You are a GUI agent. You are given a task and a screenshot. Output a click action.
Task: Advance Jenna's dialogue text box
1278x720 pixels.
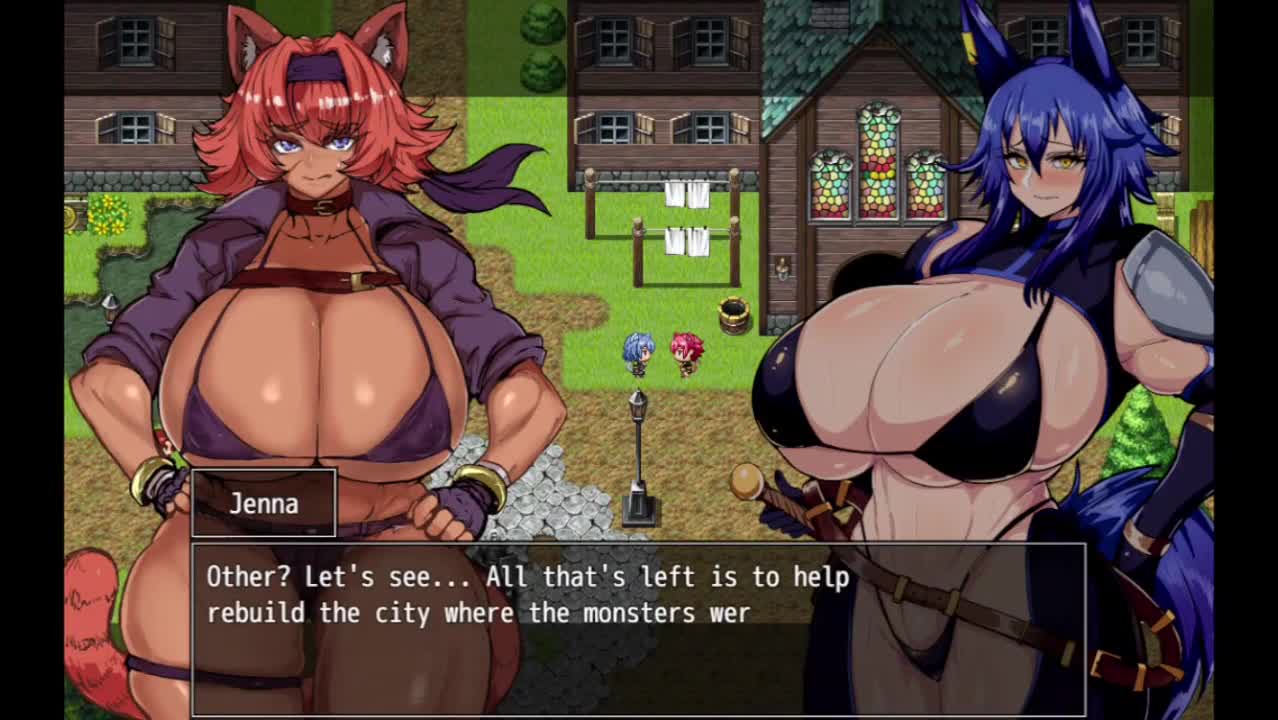tap(638, 628)
